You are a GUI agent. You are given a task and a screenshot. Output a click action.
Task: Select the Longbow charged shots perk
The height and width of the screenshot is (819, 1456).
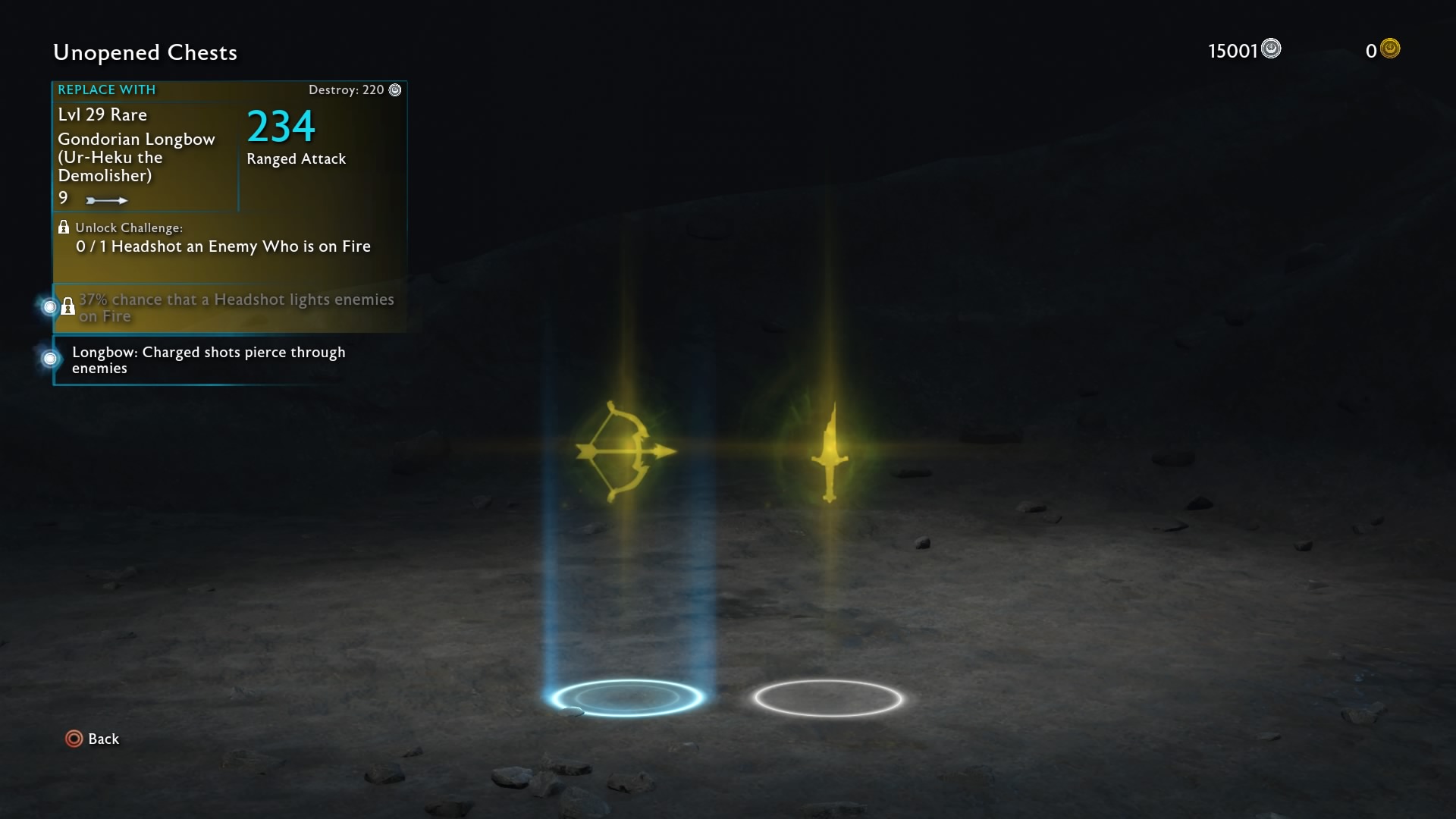pos(209,360)
